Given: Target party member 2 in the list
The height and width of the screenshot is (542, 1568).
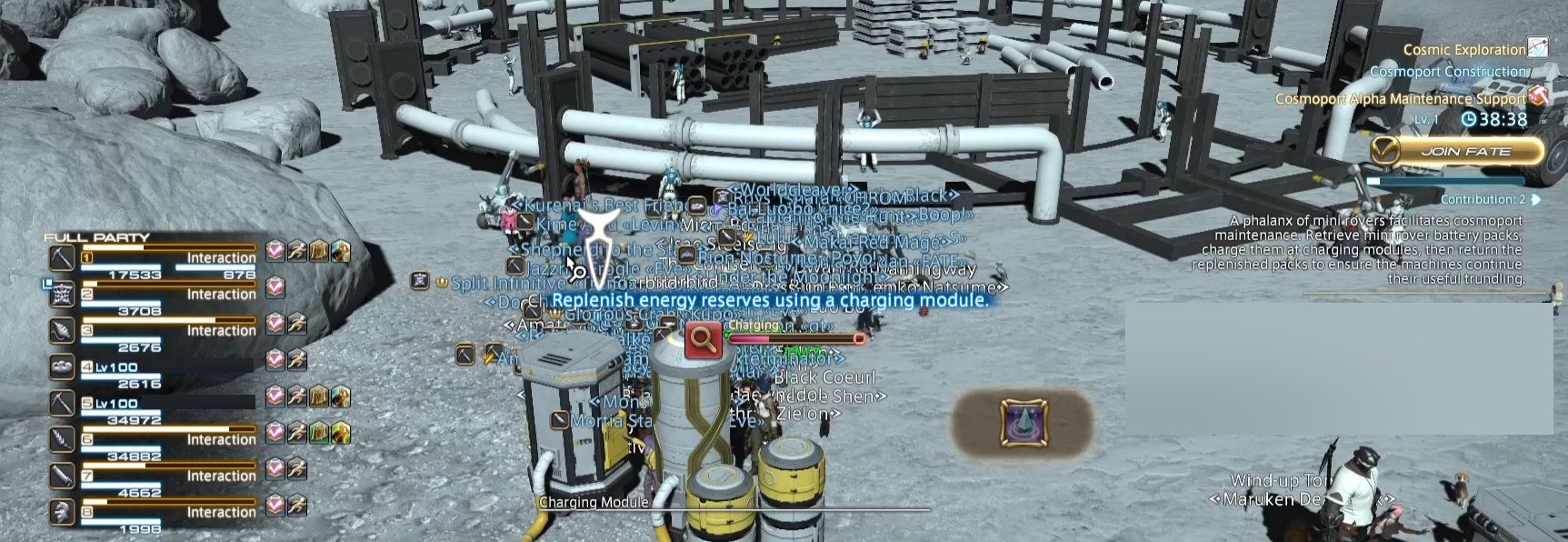Looking at the screenshot, I should click(x=62, y=295).
